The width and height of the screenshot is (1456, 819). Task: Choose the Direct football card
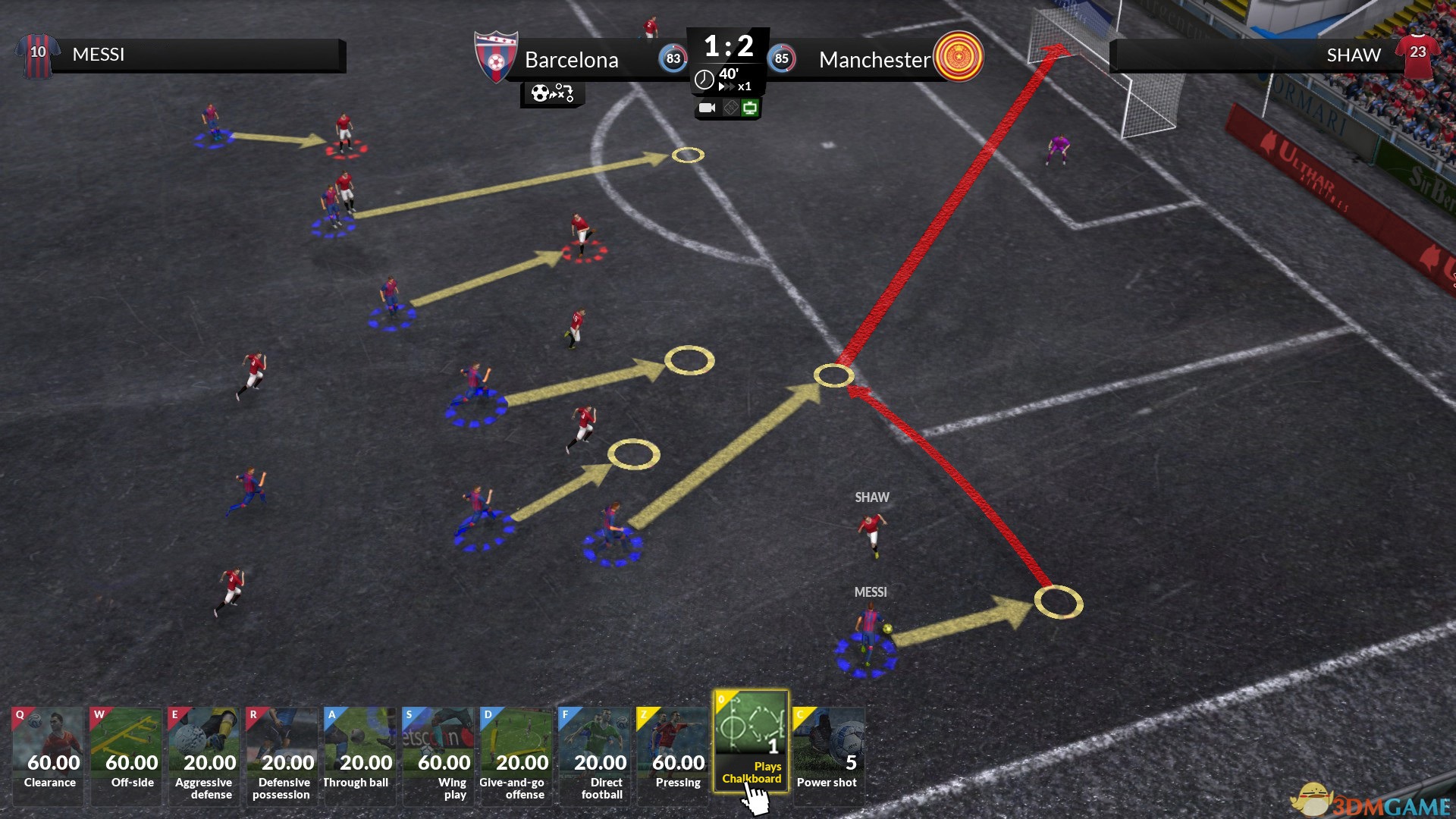[596, 754]
